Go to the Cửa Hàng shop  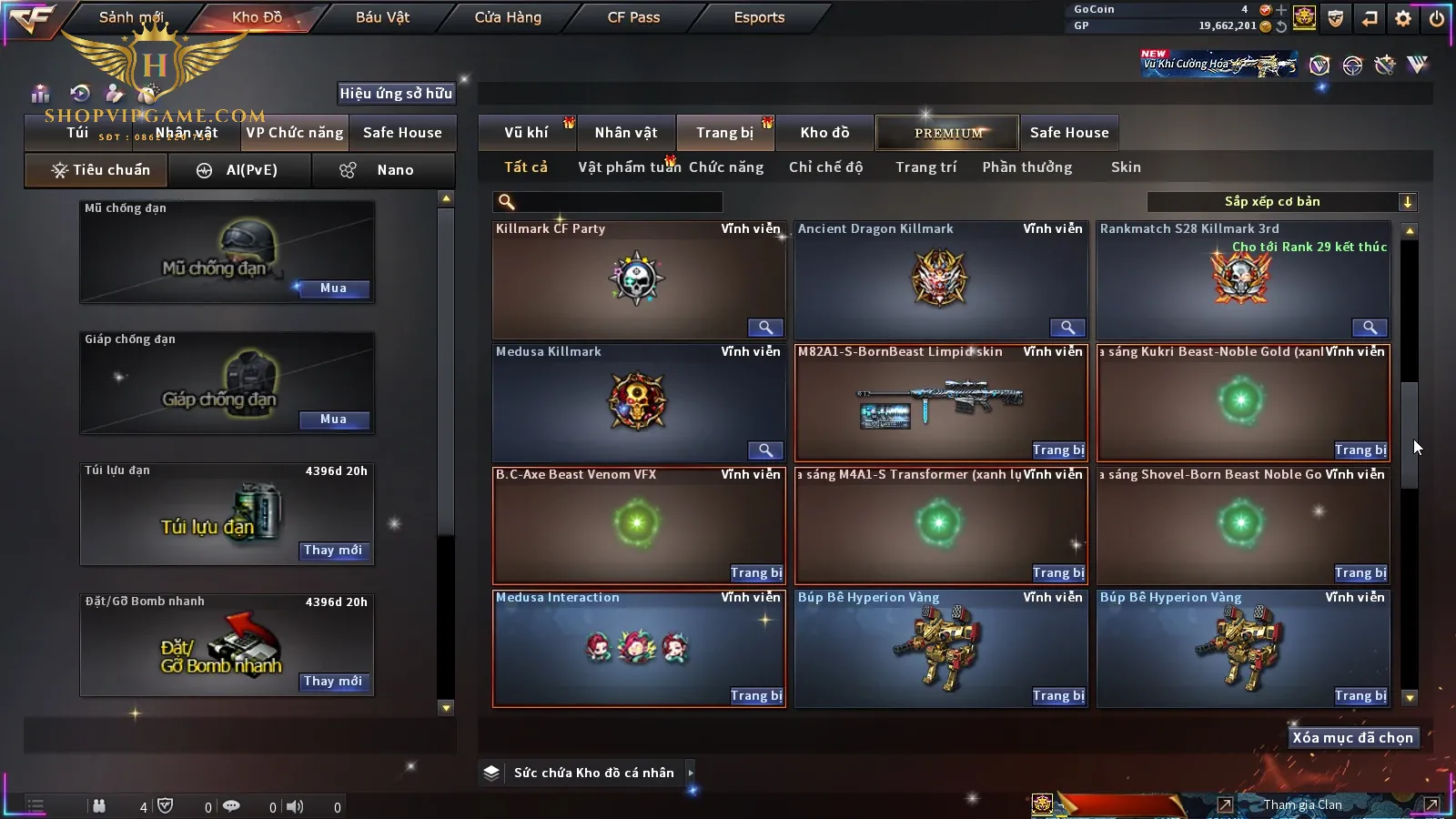click(x=508, y=17)
